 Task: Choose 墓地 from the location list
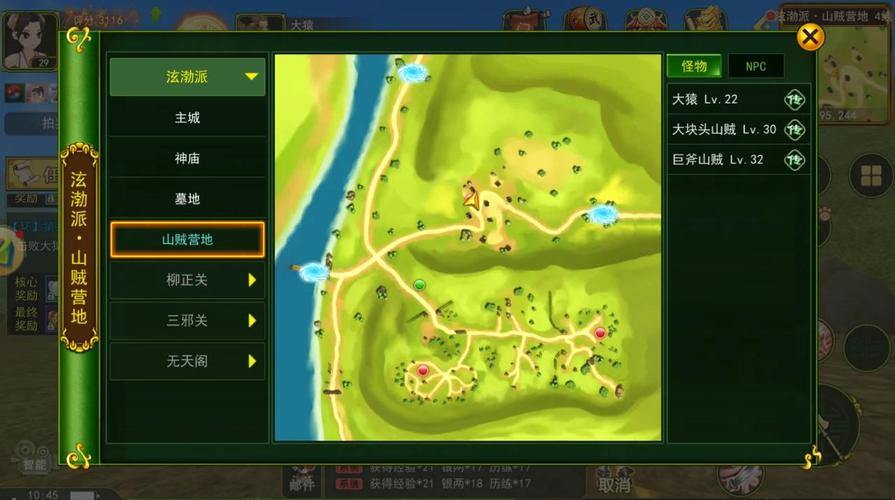tap(187, 199)
